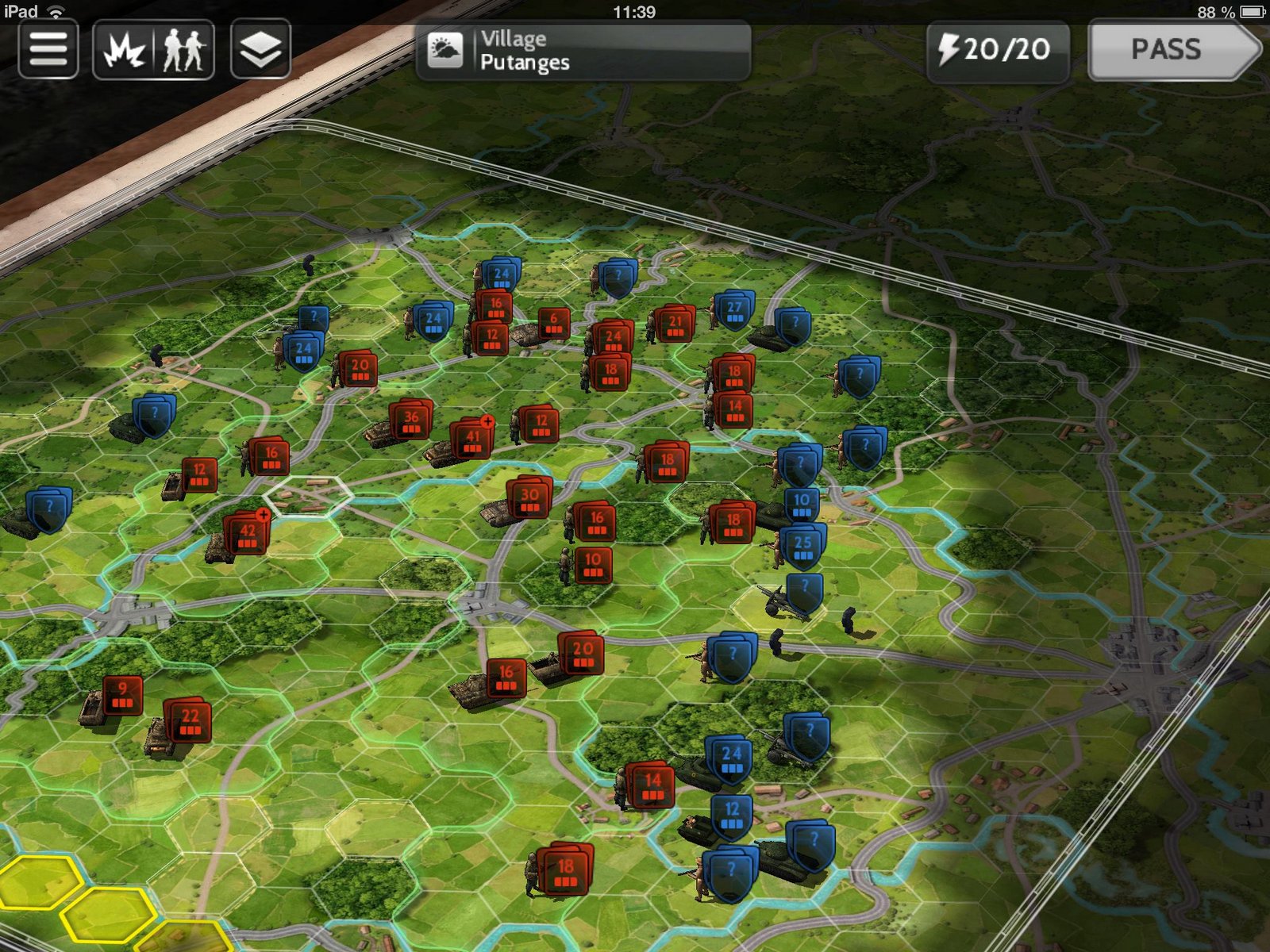Select the red unit with strength 42
1270x952 pixels.
coord(247,534)
